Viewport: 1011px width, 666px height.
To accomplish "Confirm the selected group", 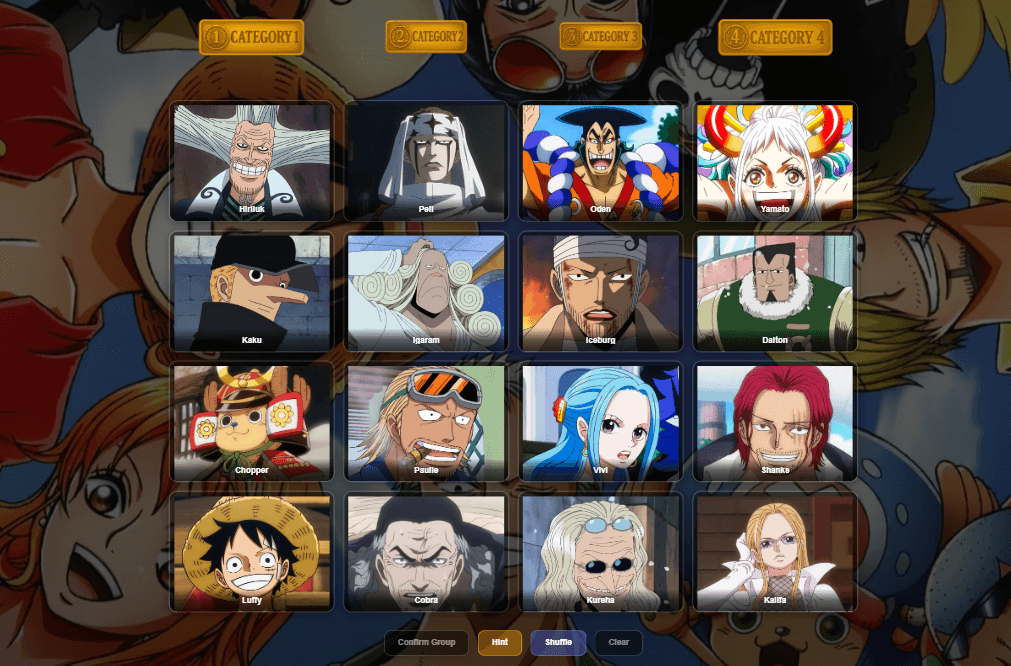I will pos(426,642).
